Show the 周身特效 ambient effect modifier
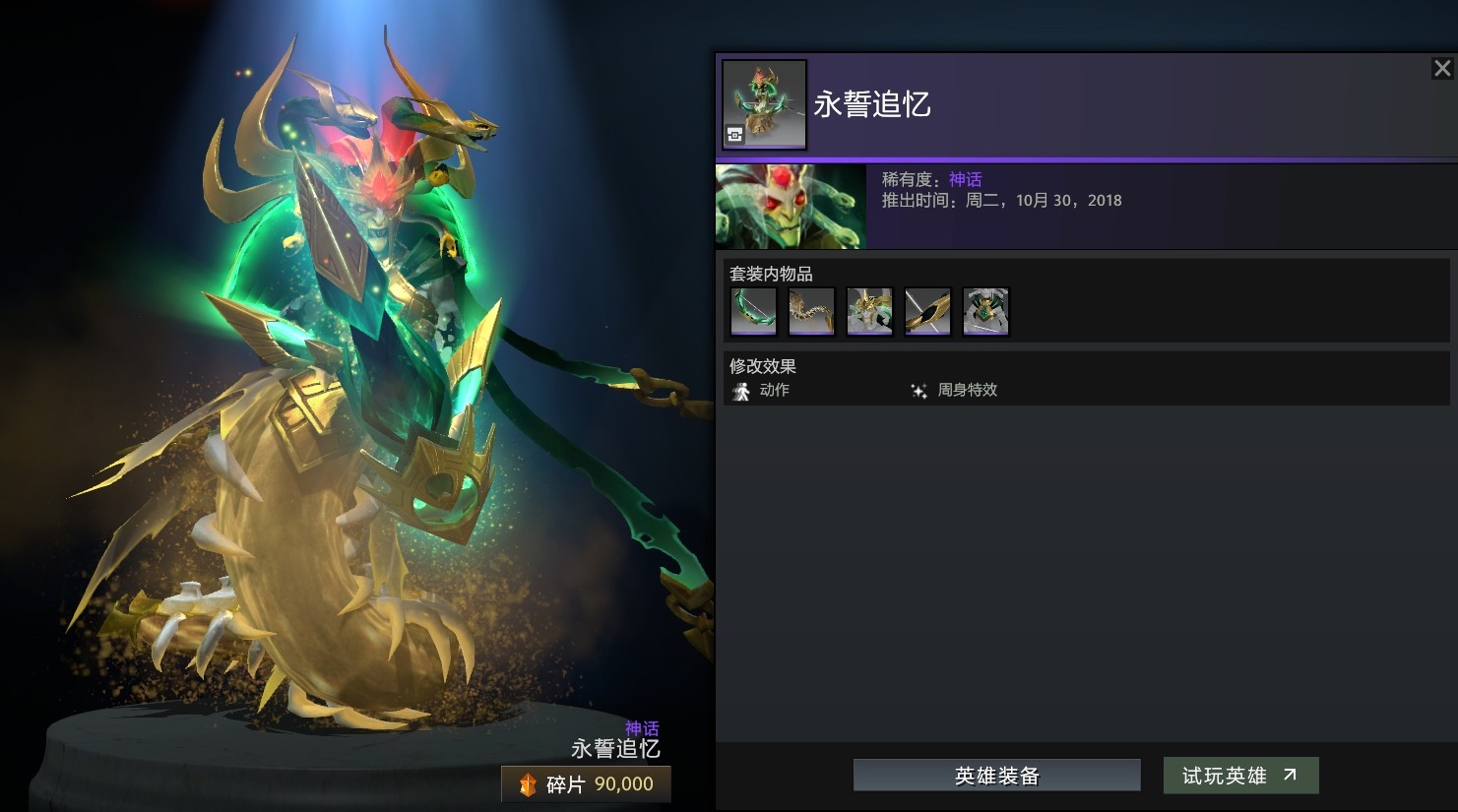The height and width of the screenshot is (812, 1458). pos(955,391)
